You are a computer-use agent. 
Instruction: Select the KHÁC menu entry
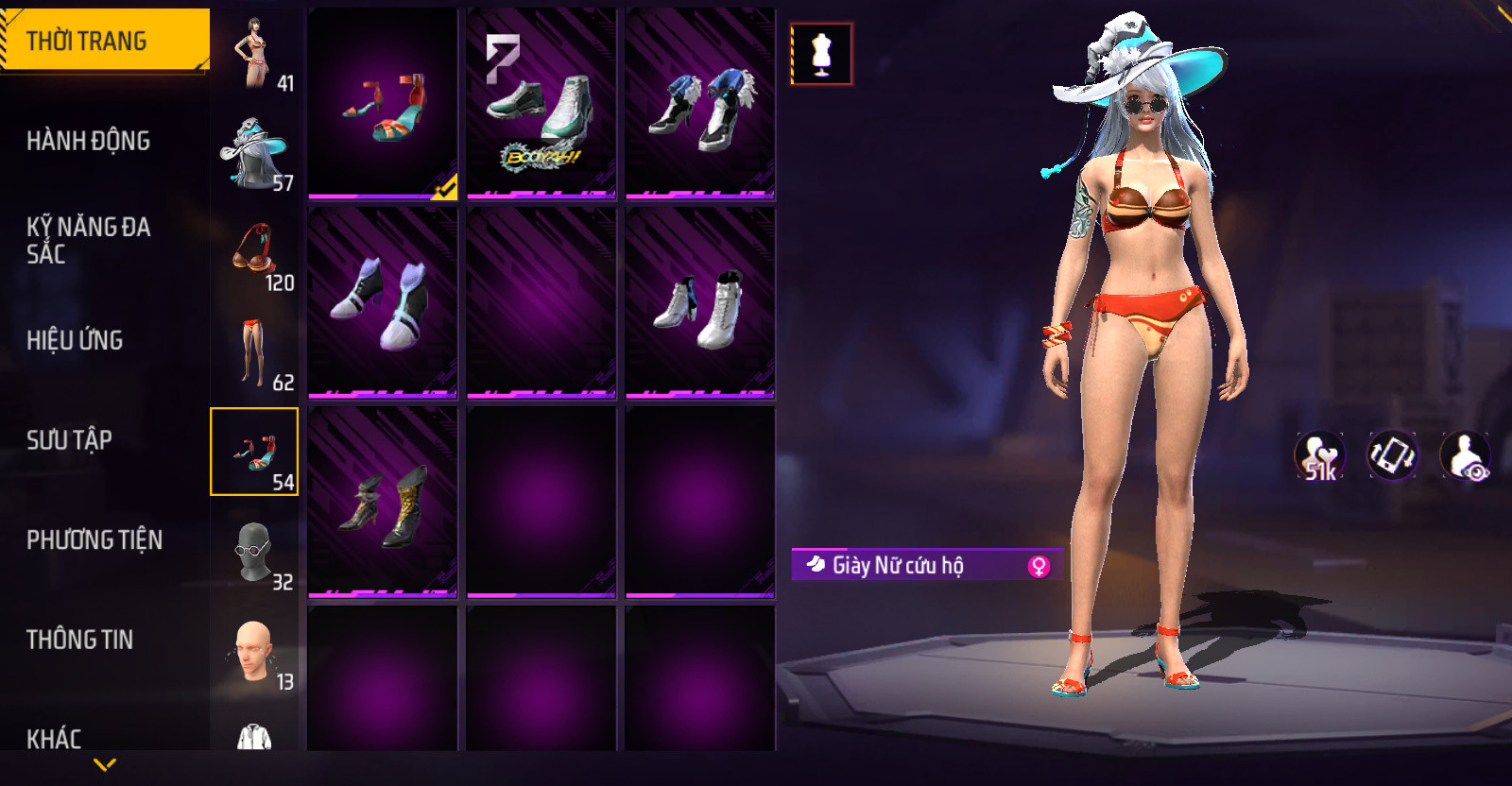(x=54, y=738)
